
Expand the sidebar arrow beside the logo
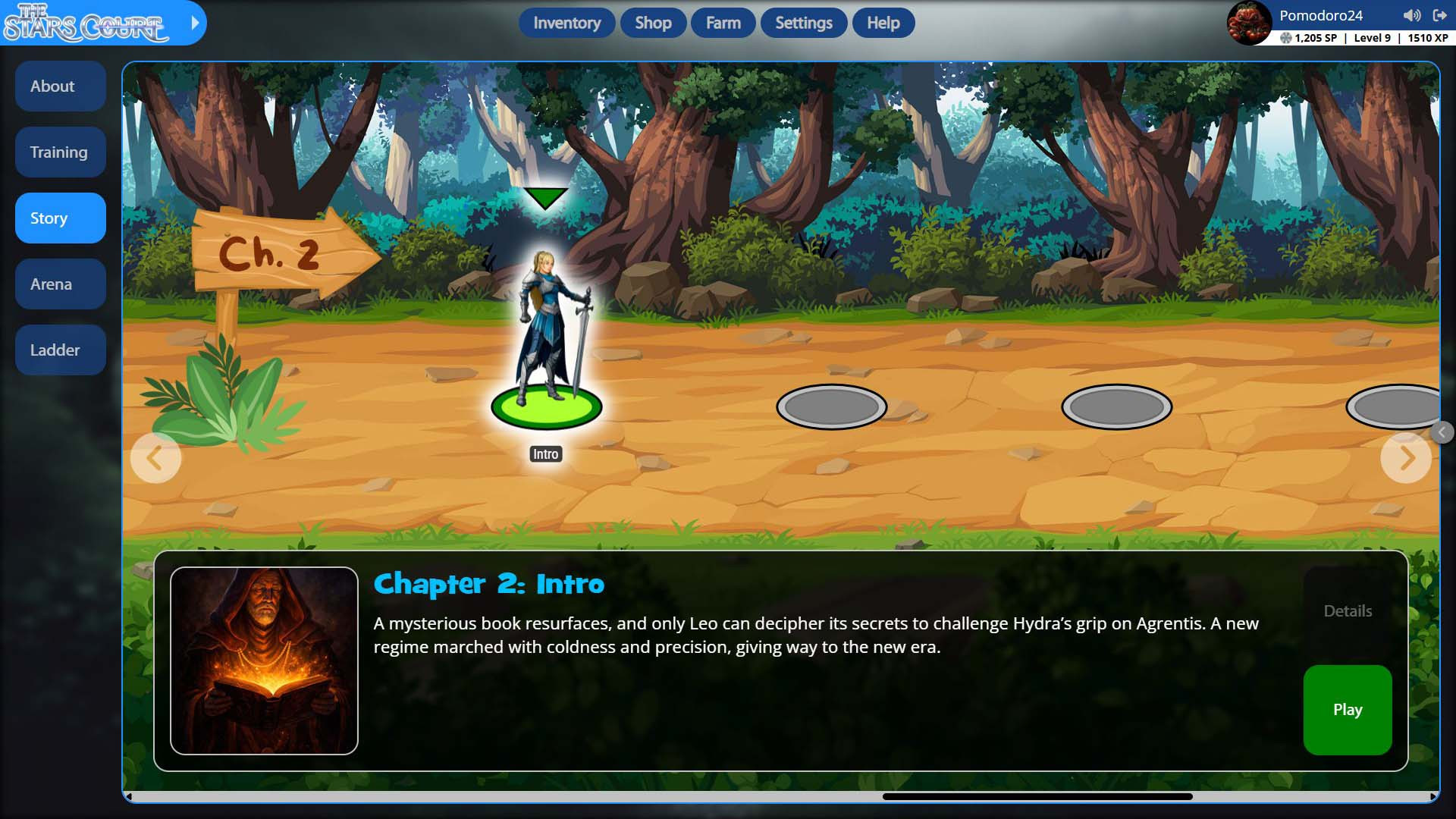pos(195,23)
